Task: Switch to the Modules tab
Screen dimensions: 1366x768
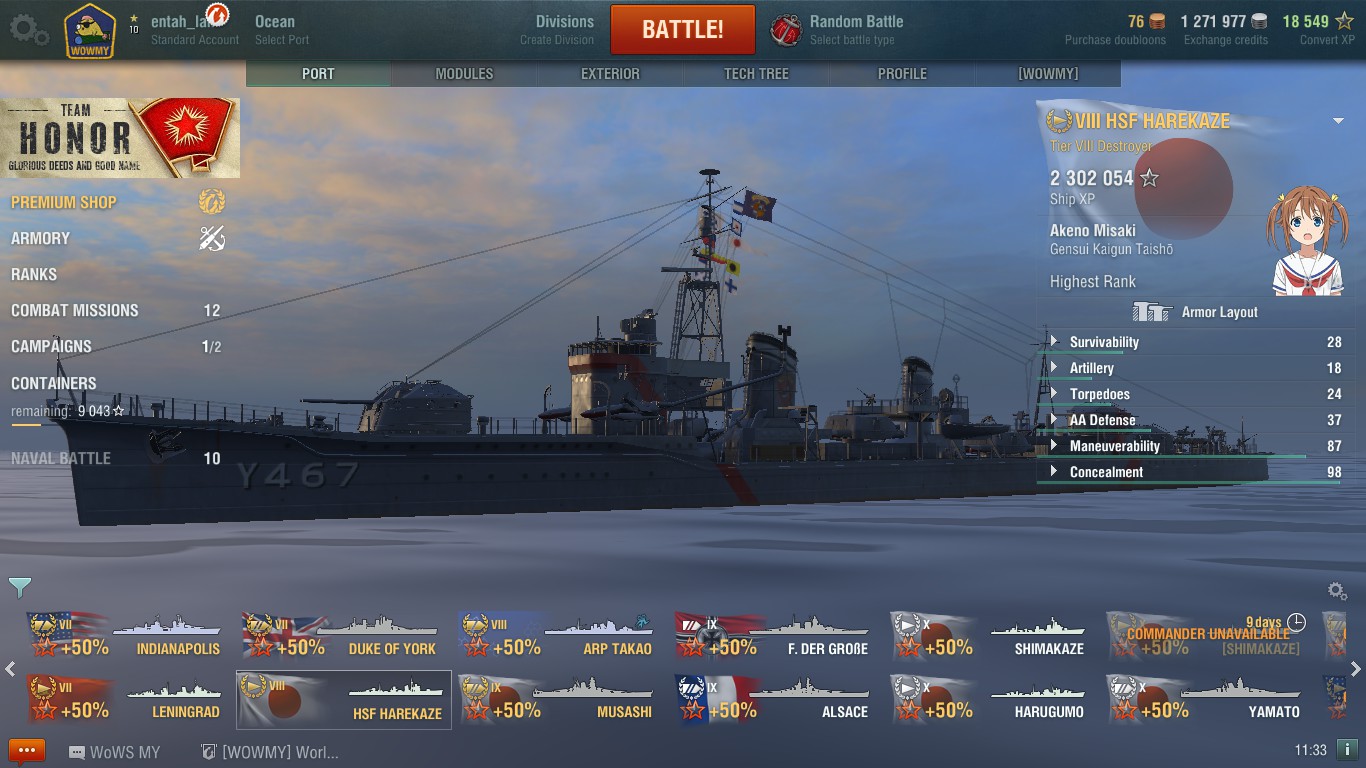Action: pos(464,74)
